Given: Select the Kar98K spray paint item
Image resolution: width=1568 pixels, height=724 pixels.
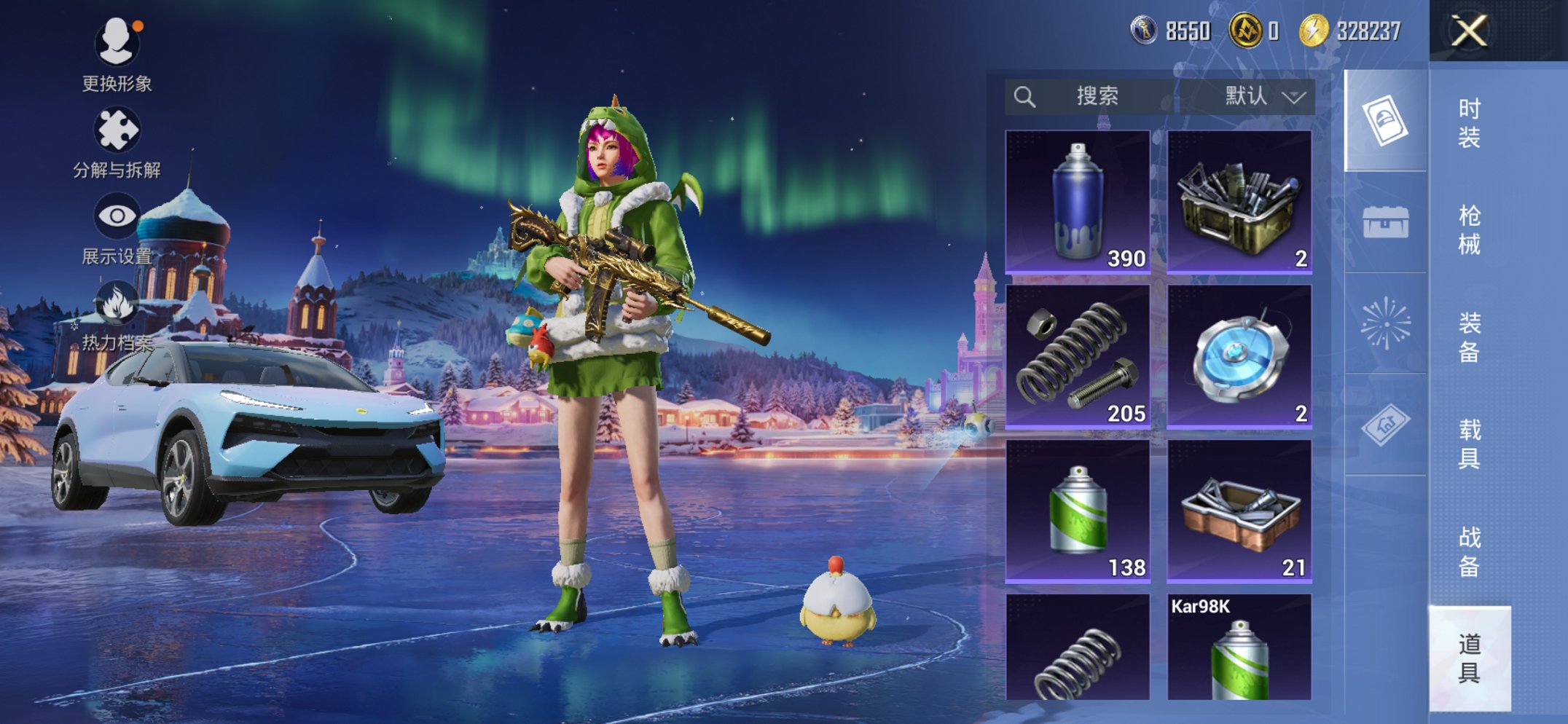Looking at the screenshot, I should click(1239, 648).
